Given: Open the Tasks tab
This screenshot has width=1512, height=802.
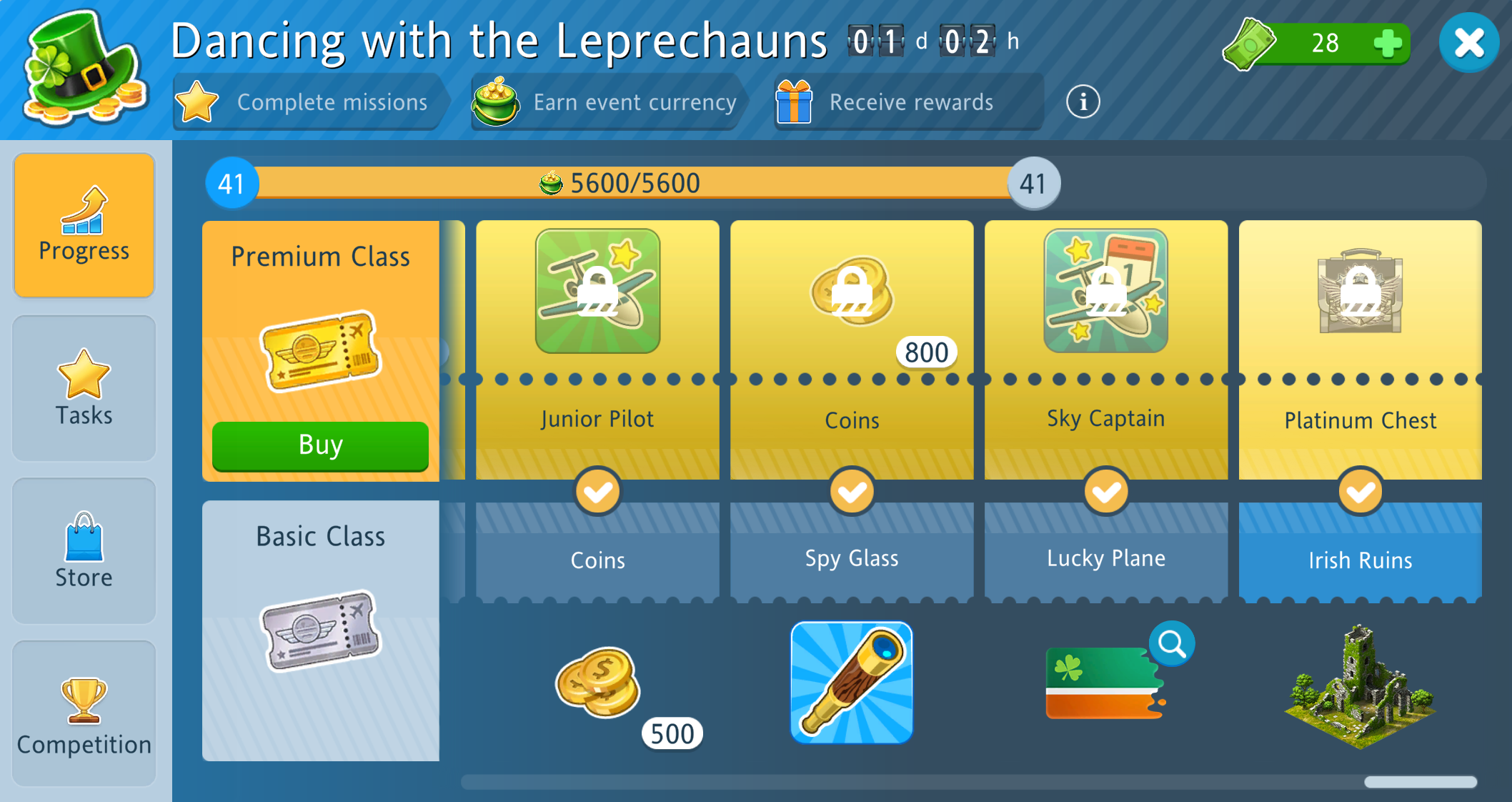Looking at the screenshot, I should (x=84, y=388).
